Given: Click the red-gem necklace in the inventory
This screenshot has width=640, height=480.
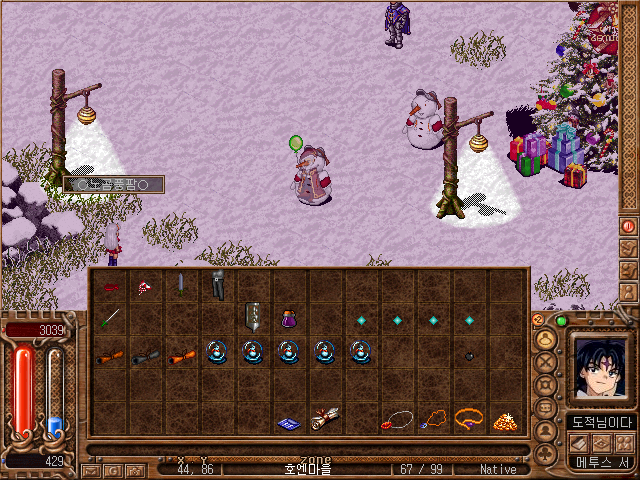Looking at the screenshot, I should [397, 420].
